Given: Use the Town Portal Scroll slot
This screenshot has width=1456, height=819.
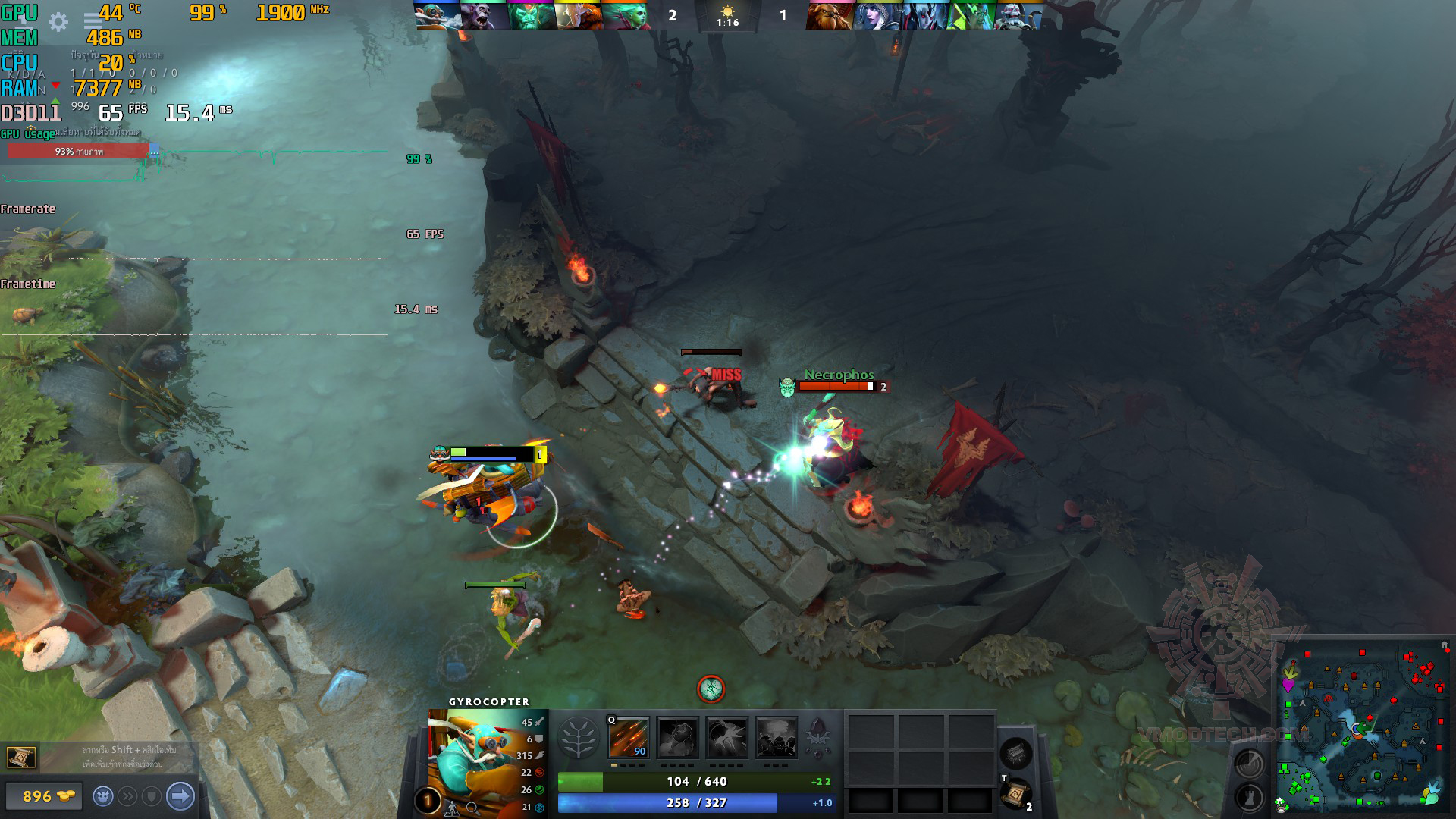Looking at the screenshot, I should (1015, 794).
